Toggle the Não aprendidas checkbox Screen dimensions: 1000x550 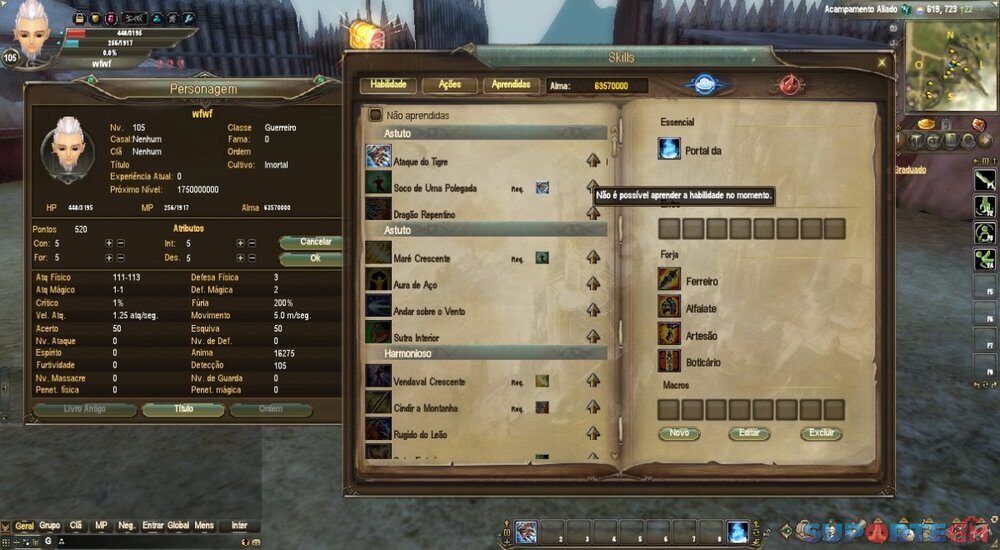376,115
